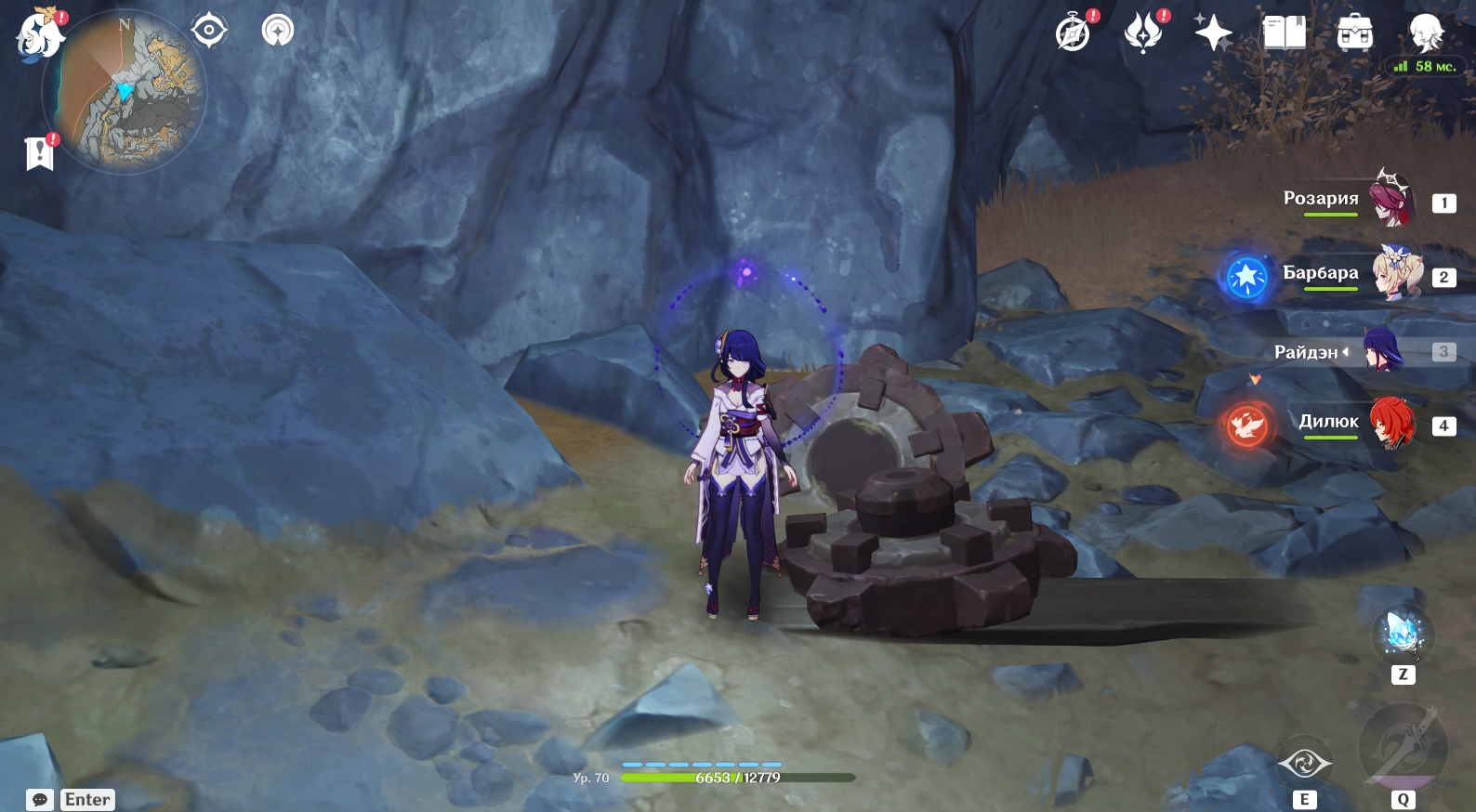The image size is (1476, 812).
Task: Activate Райдэн's Elemental Skill eye icon
Action: pyautogui.click(x=1304, y=764)
